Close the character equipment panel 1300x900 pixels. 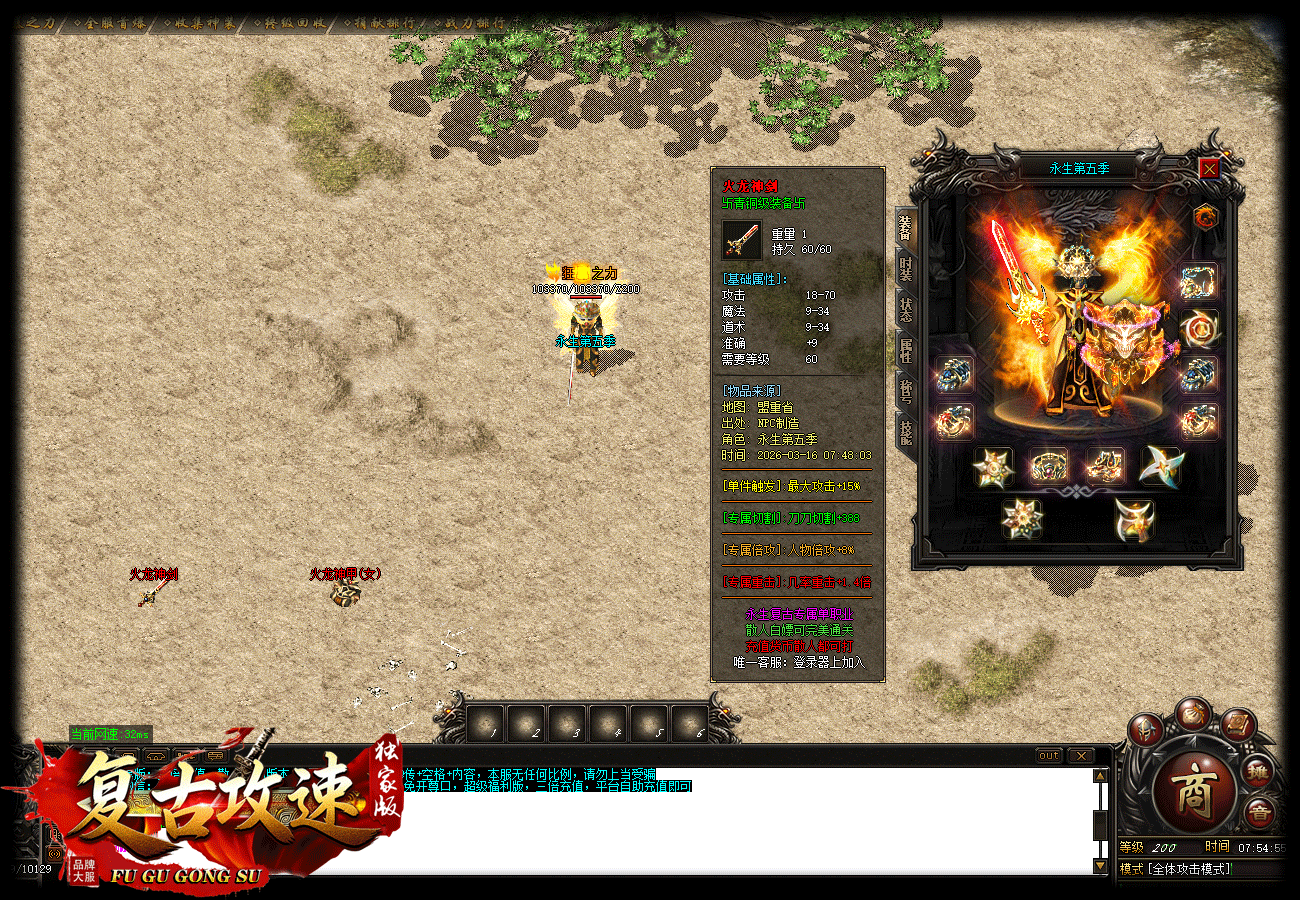[1209, 169]
